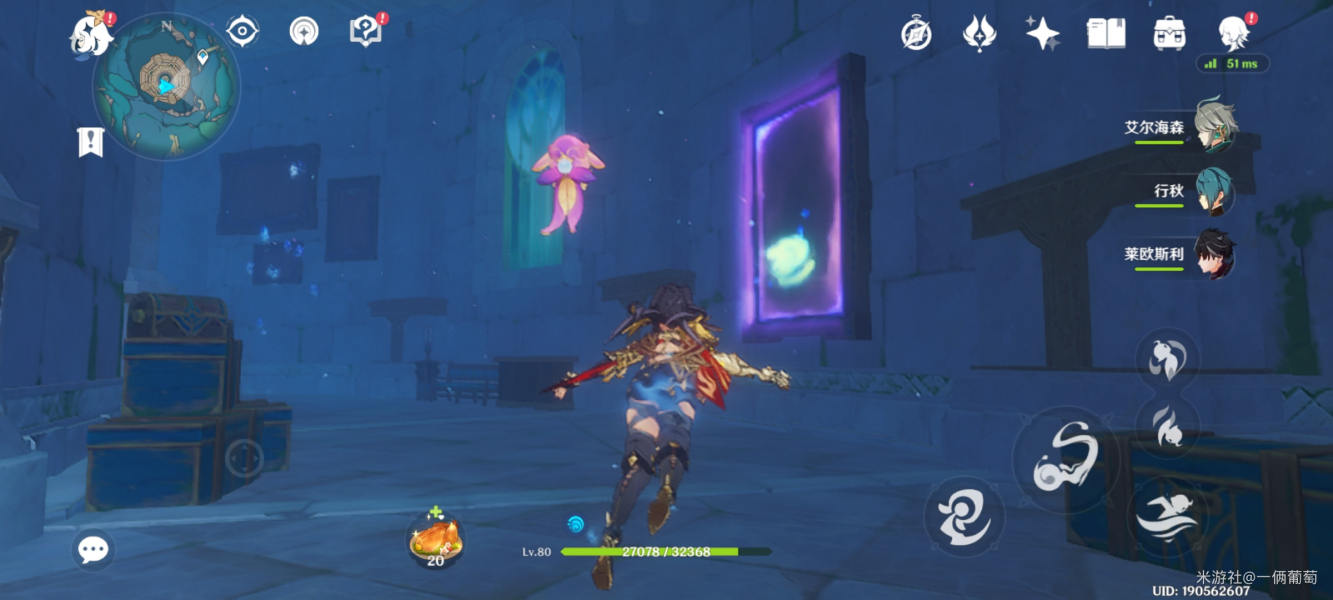The image size is (1333, 600).
Task: Open the quest banner with exclamation mark
Action: [x=91, y=142]
